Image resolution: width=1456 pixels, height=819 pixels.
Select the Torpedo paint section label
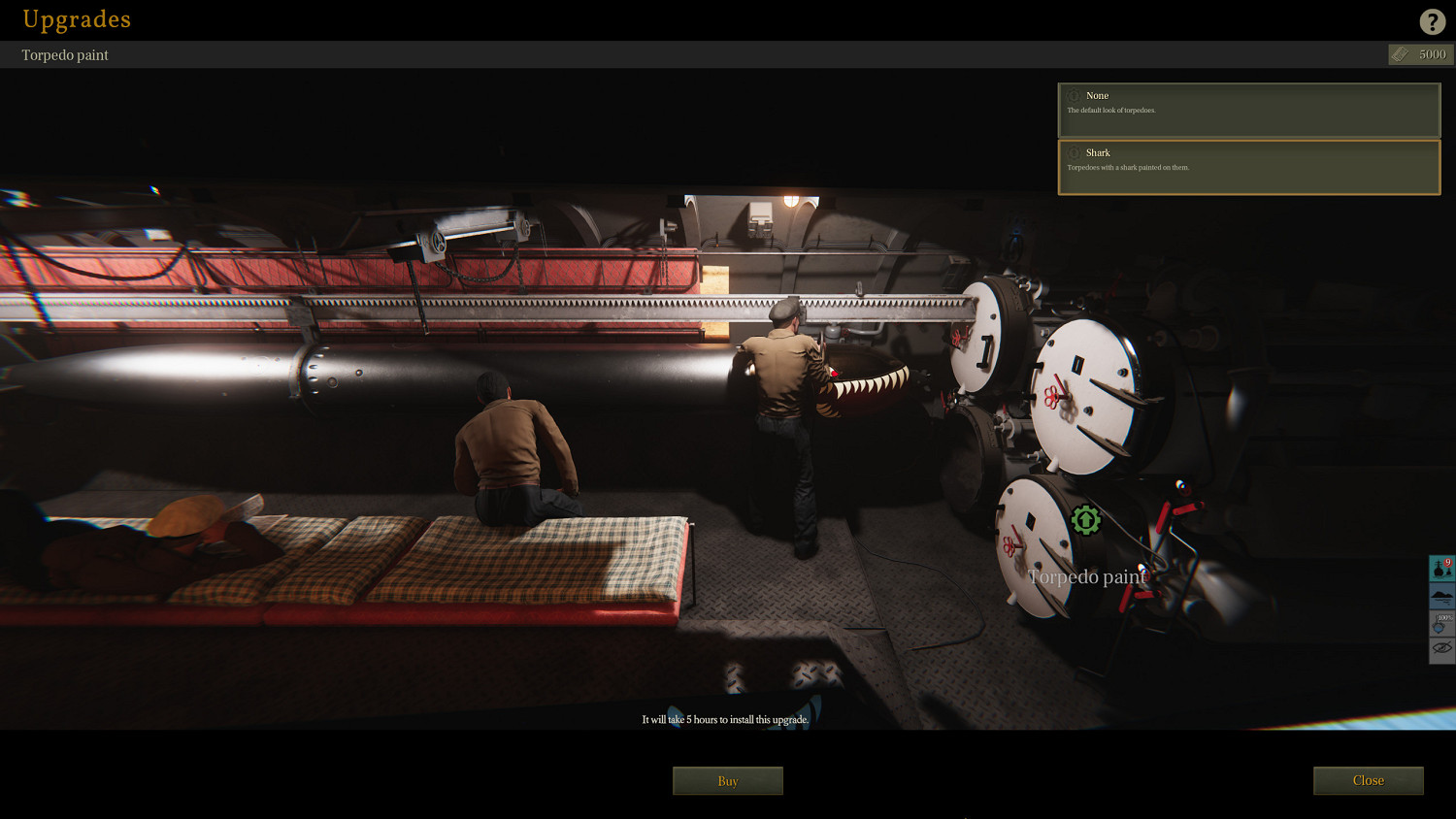coord(64,54)
